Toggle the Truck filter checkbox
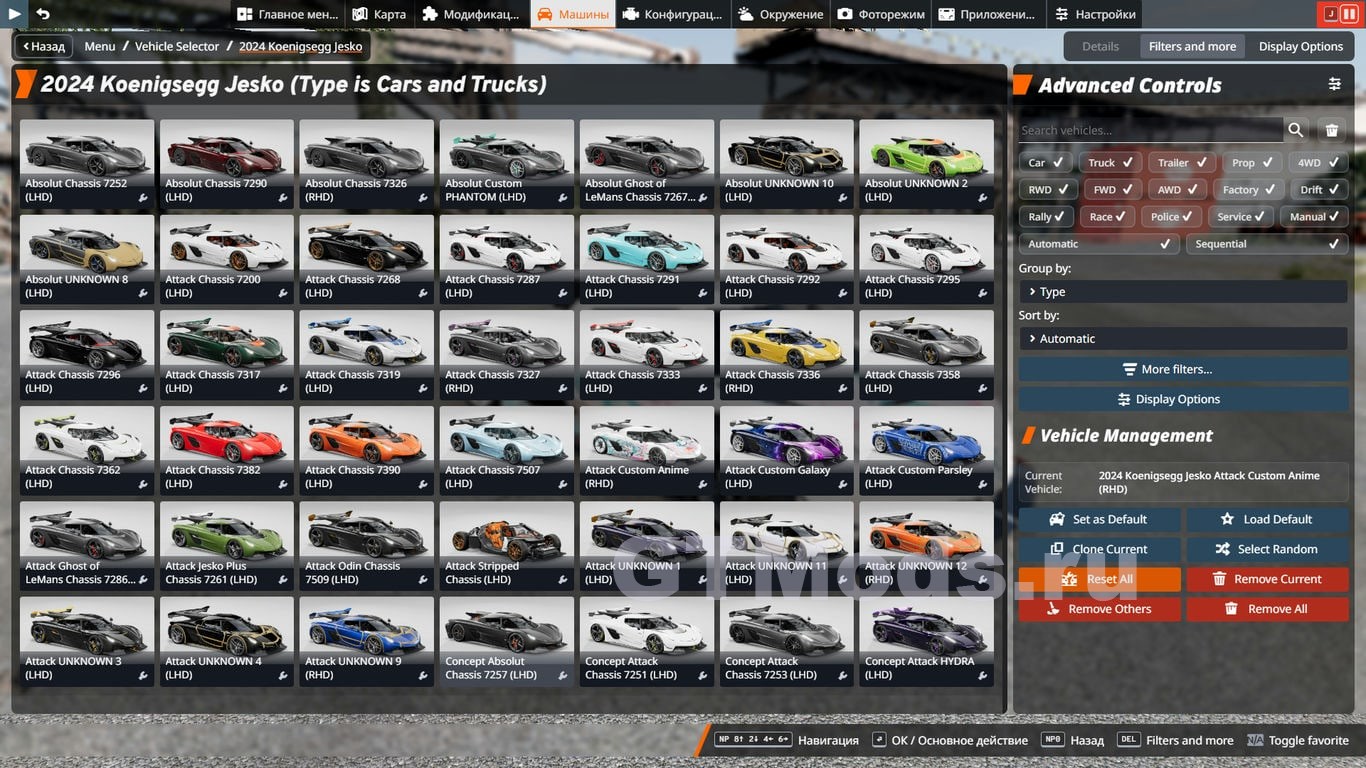This screenshot has height=768, width=1366. (x=1110, y=162)
